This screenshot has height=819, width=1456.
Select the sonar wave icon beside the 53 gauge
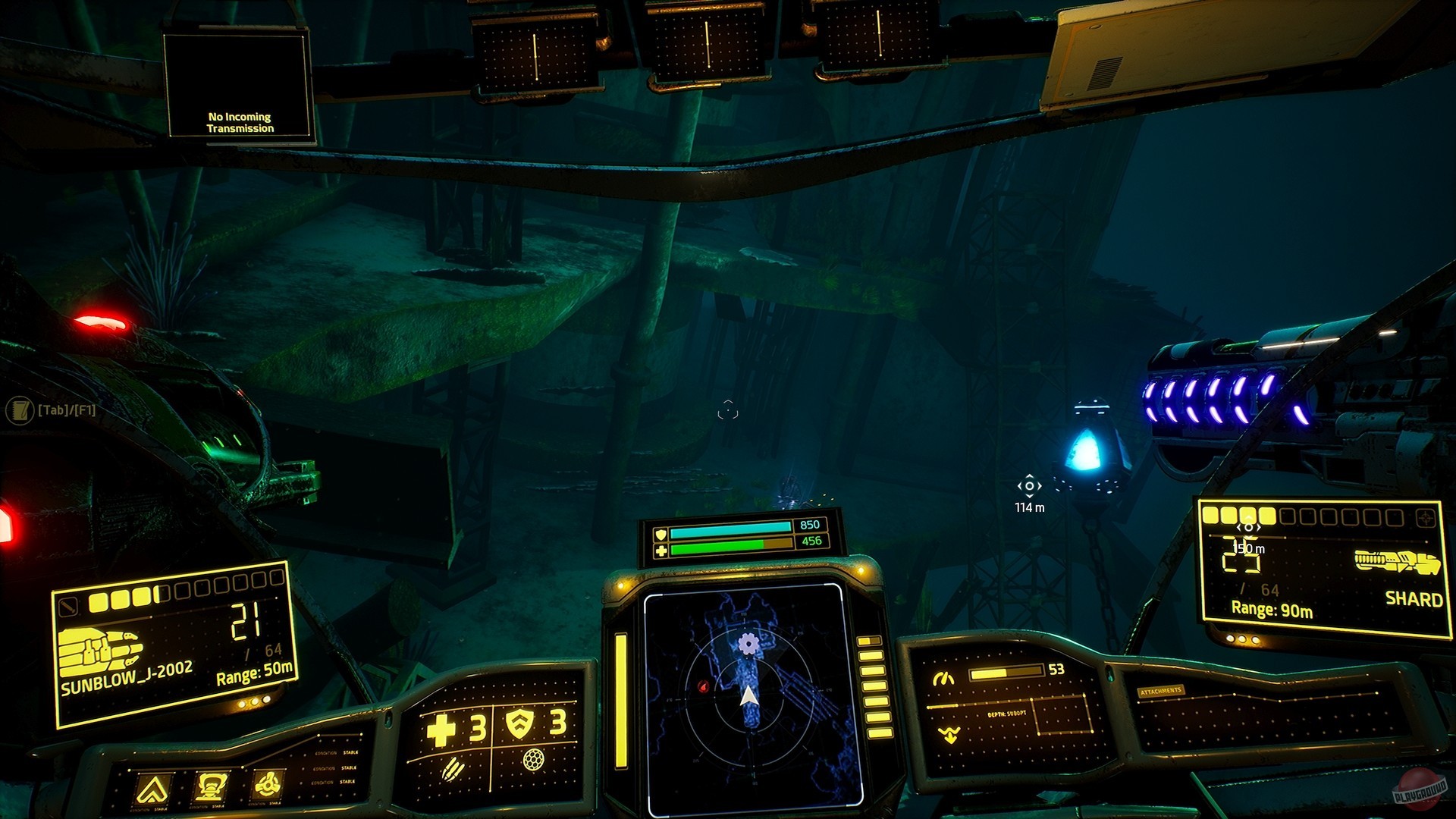click(x=945, y=677)
